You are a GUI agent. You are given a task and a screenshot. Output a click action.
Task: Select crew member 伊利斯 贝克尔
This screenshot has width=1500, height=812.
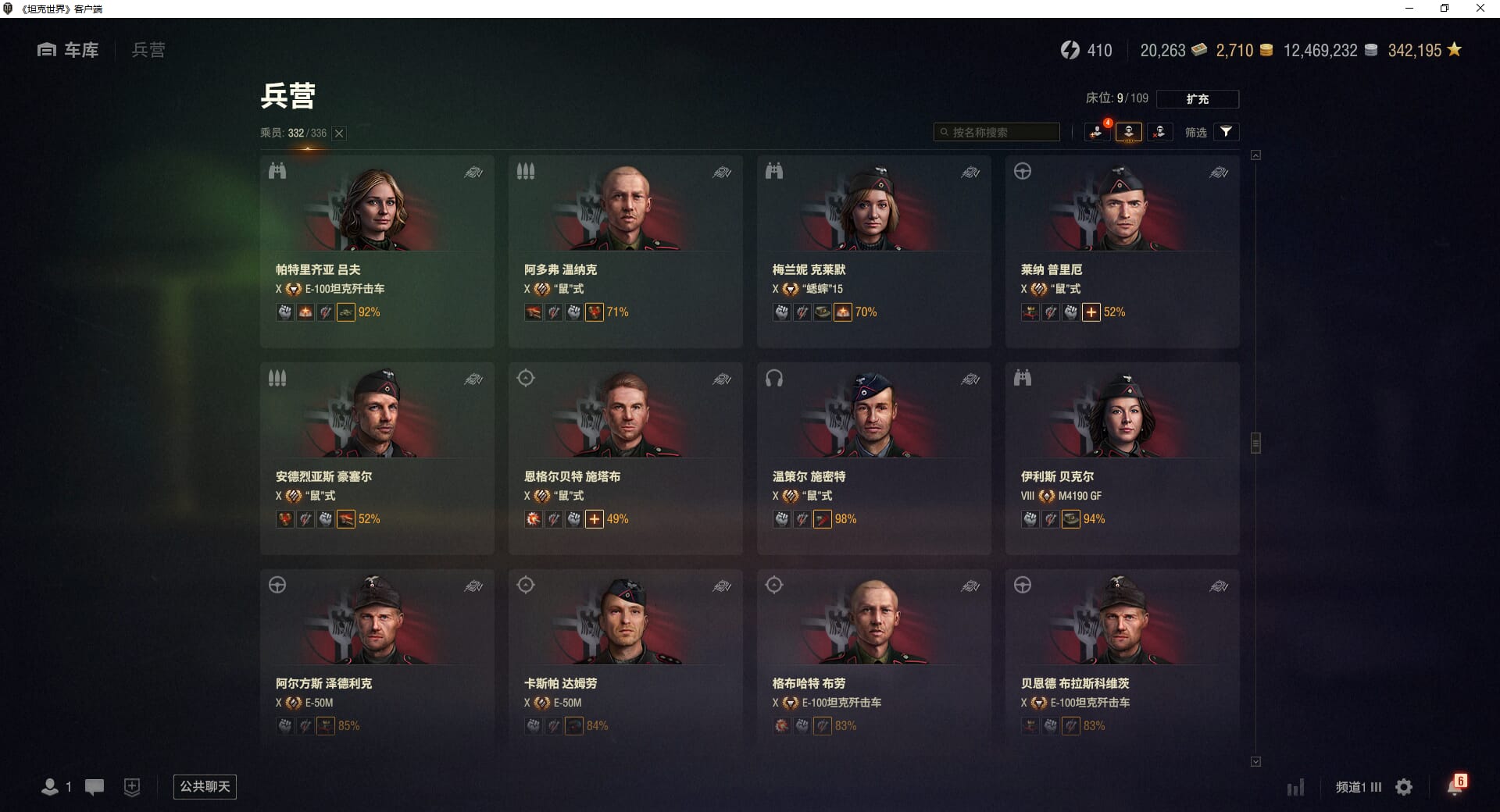(x=1122, y=458)
